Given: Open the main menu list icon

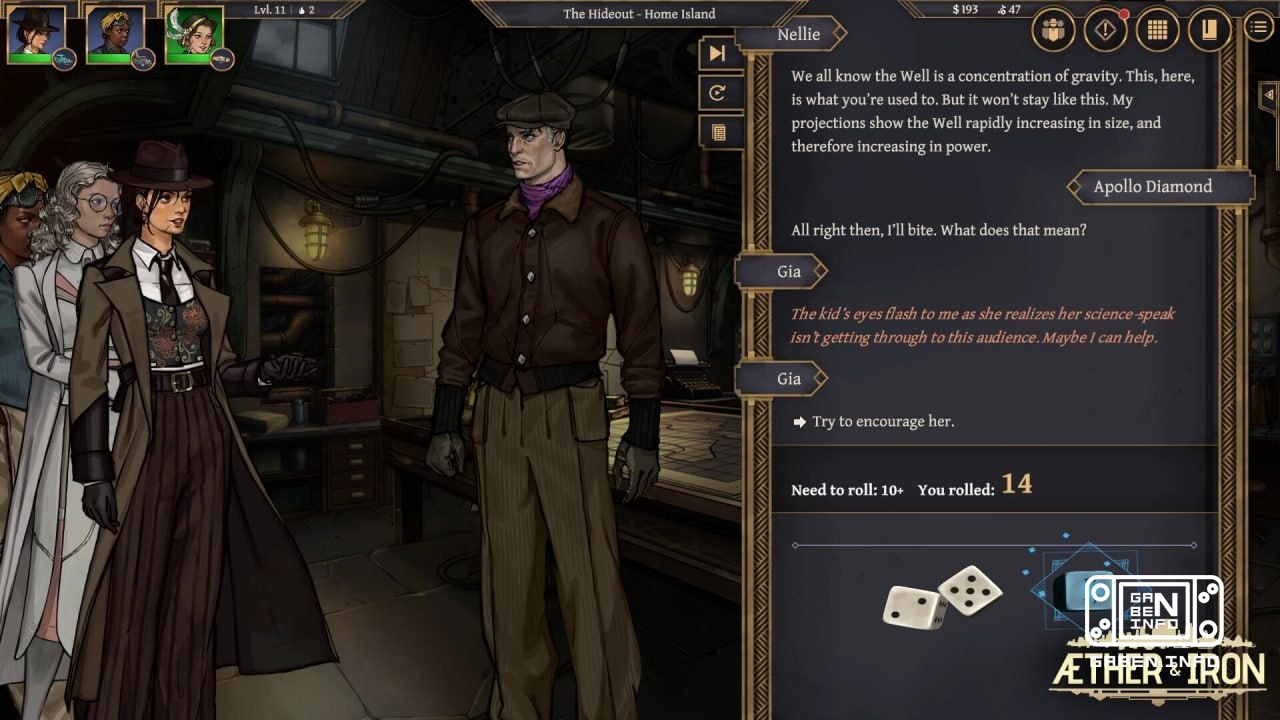Looking at the screenshot, I should 1257,27.
